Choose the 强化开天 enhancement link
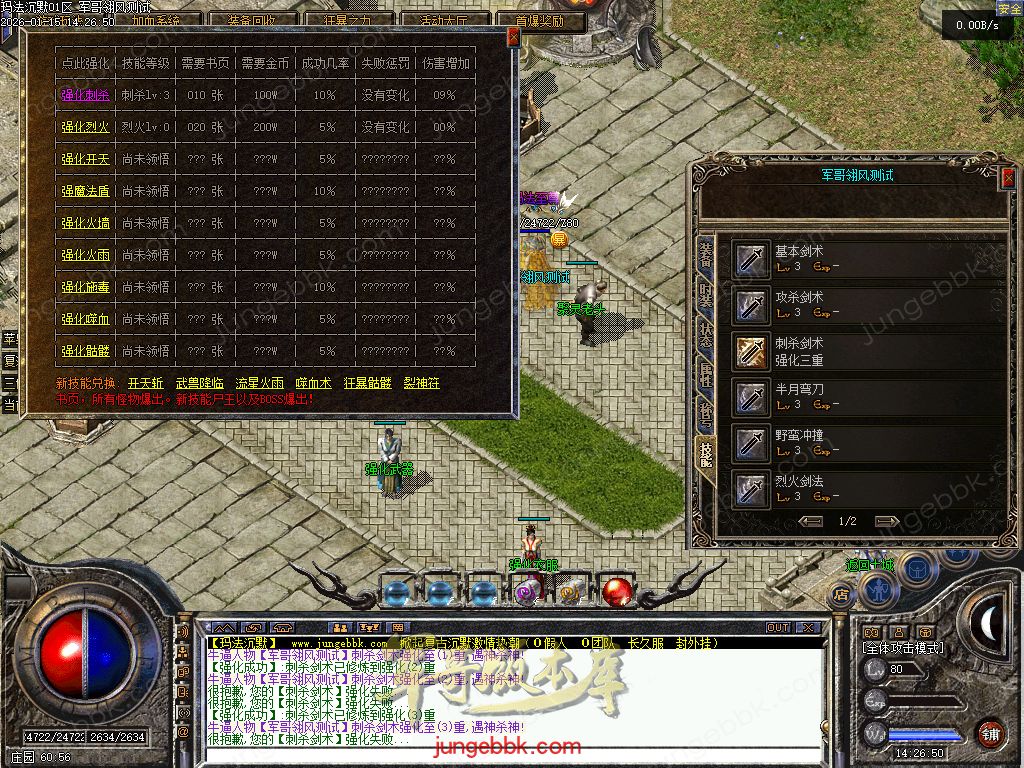This screenshot has width=1024, height=768. tap(84, 159)
